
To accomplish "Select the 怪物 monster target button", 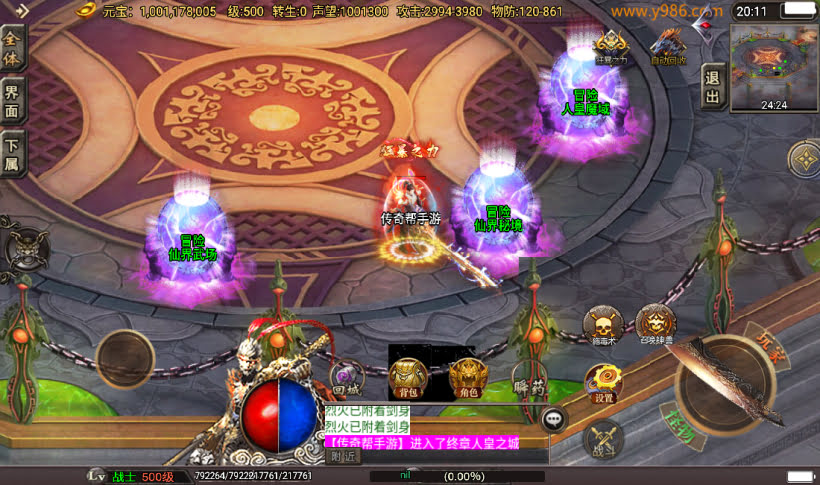I will pyautogui.click(x=678, y=432).
